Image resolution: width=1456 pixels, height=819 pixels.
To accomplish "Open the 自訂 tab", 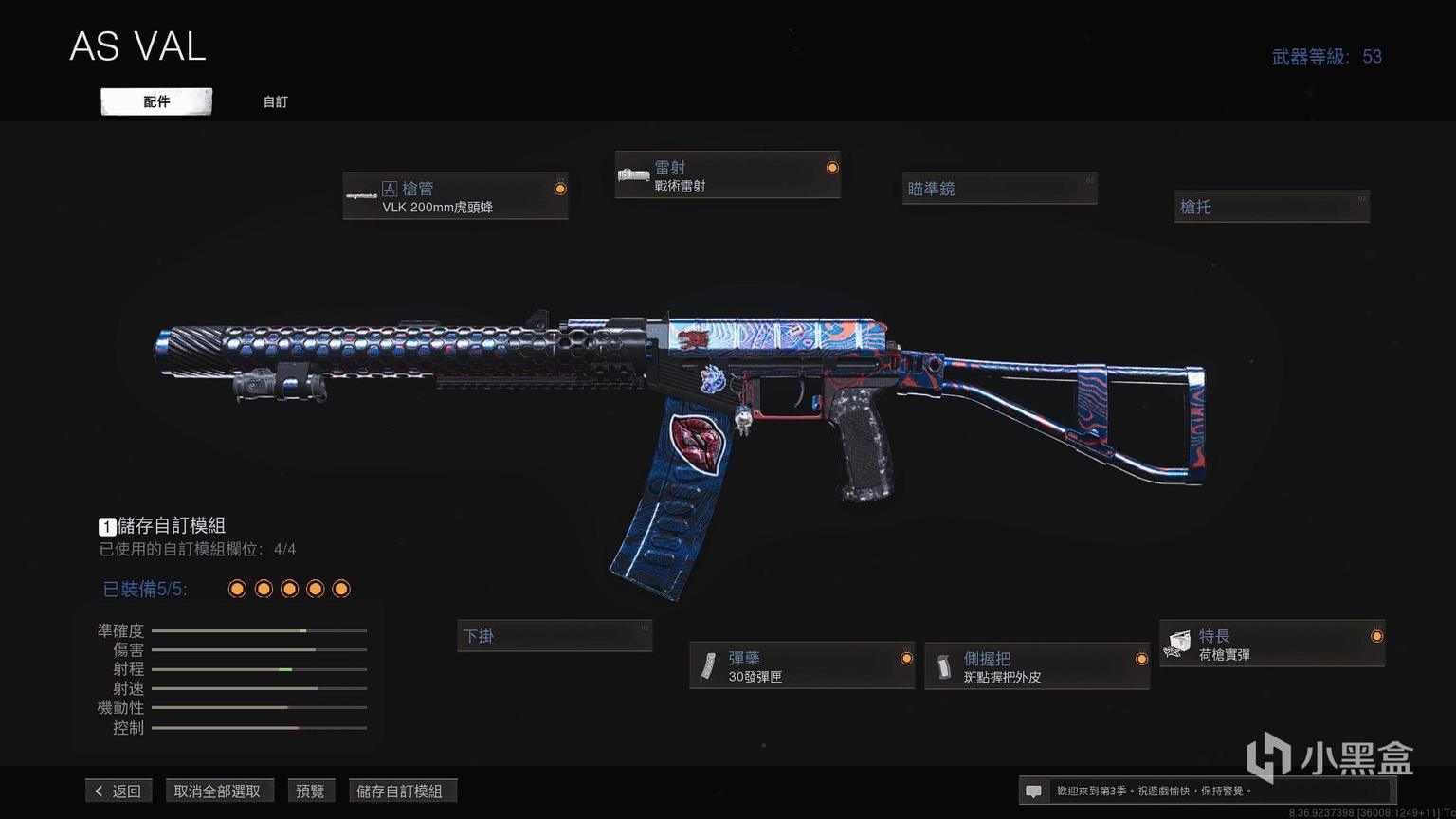I will (275, 101).
